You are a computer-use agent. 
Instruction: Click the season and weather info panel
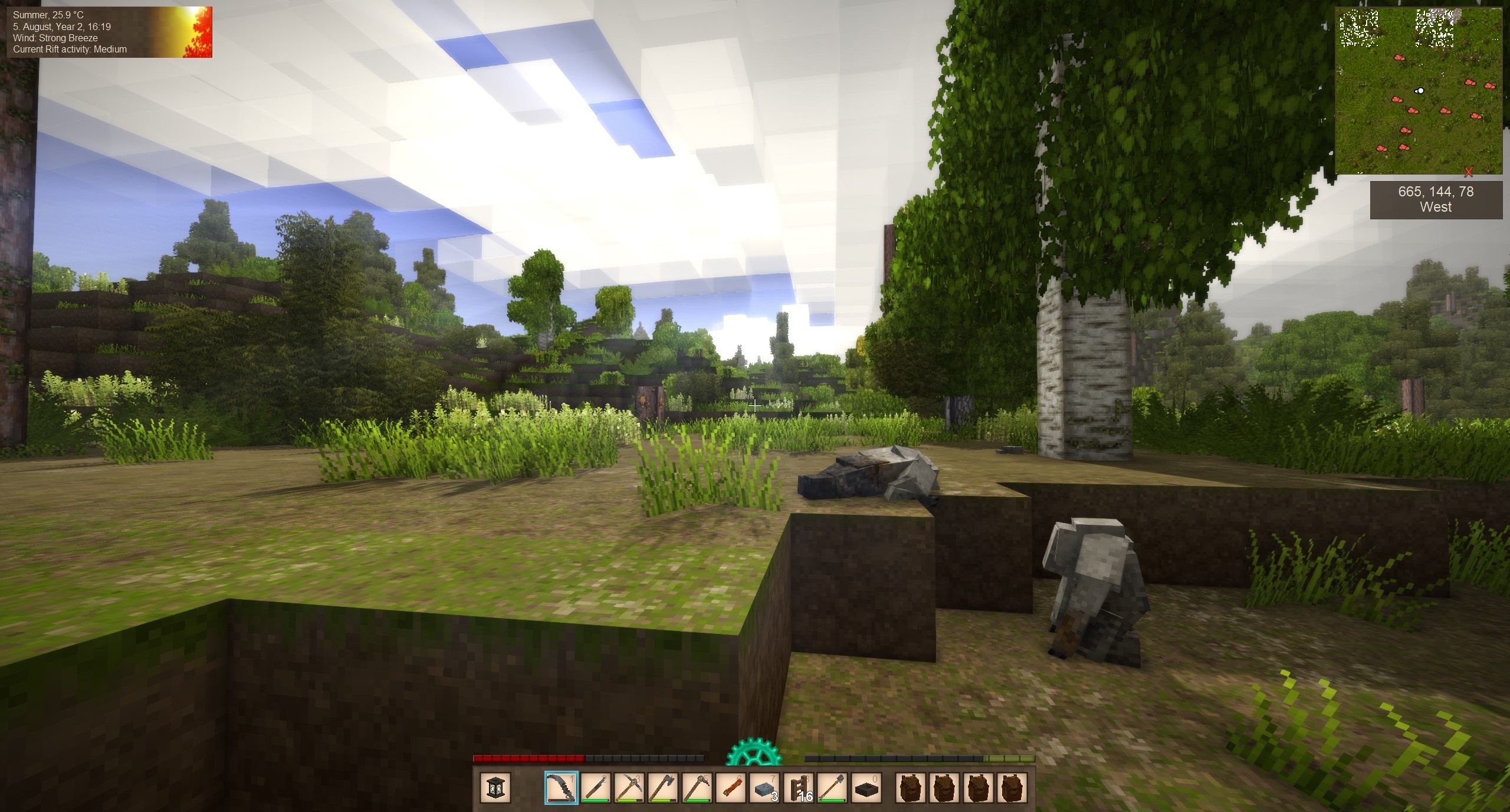tap(110, 33)
